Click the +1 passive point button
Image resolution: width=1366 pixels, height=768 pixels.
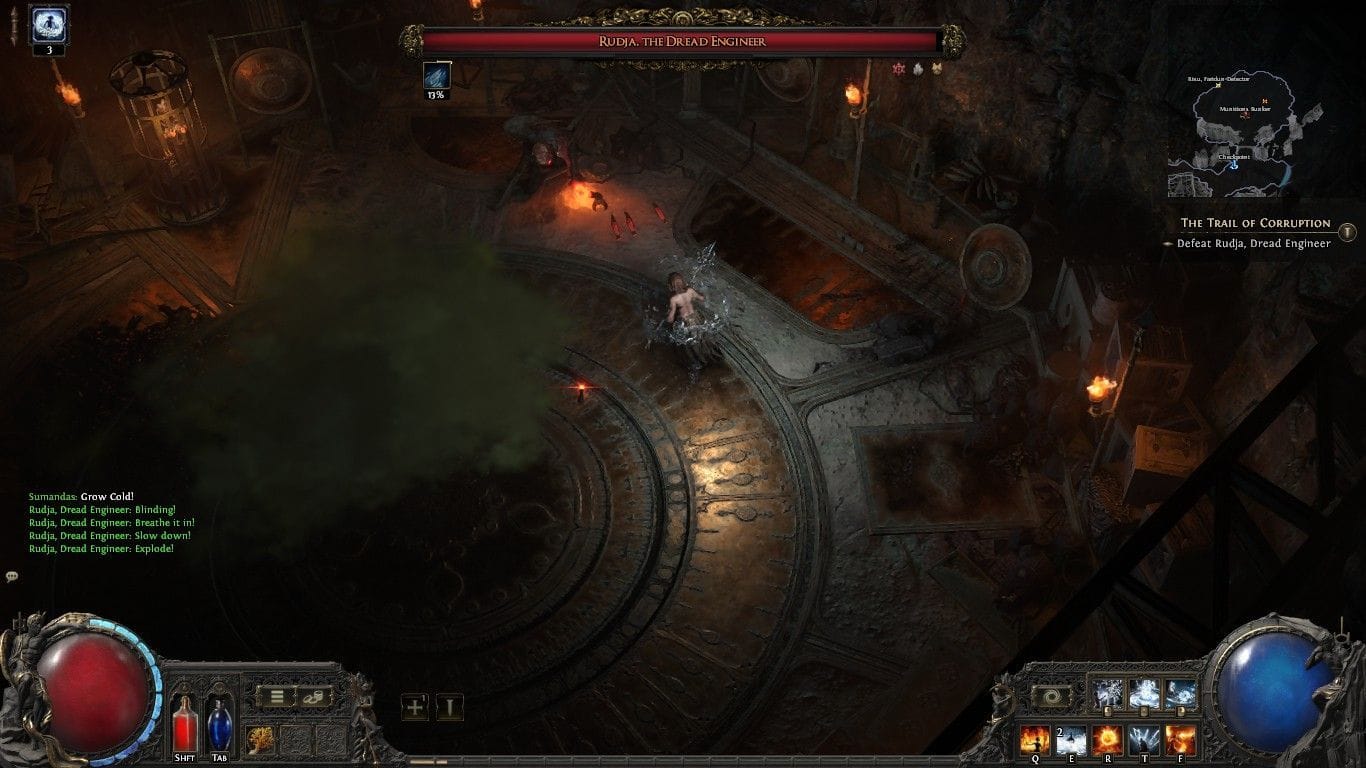point(415,705)
